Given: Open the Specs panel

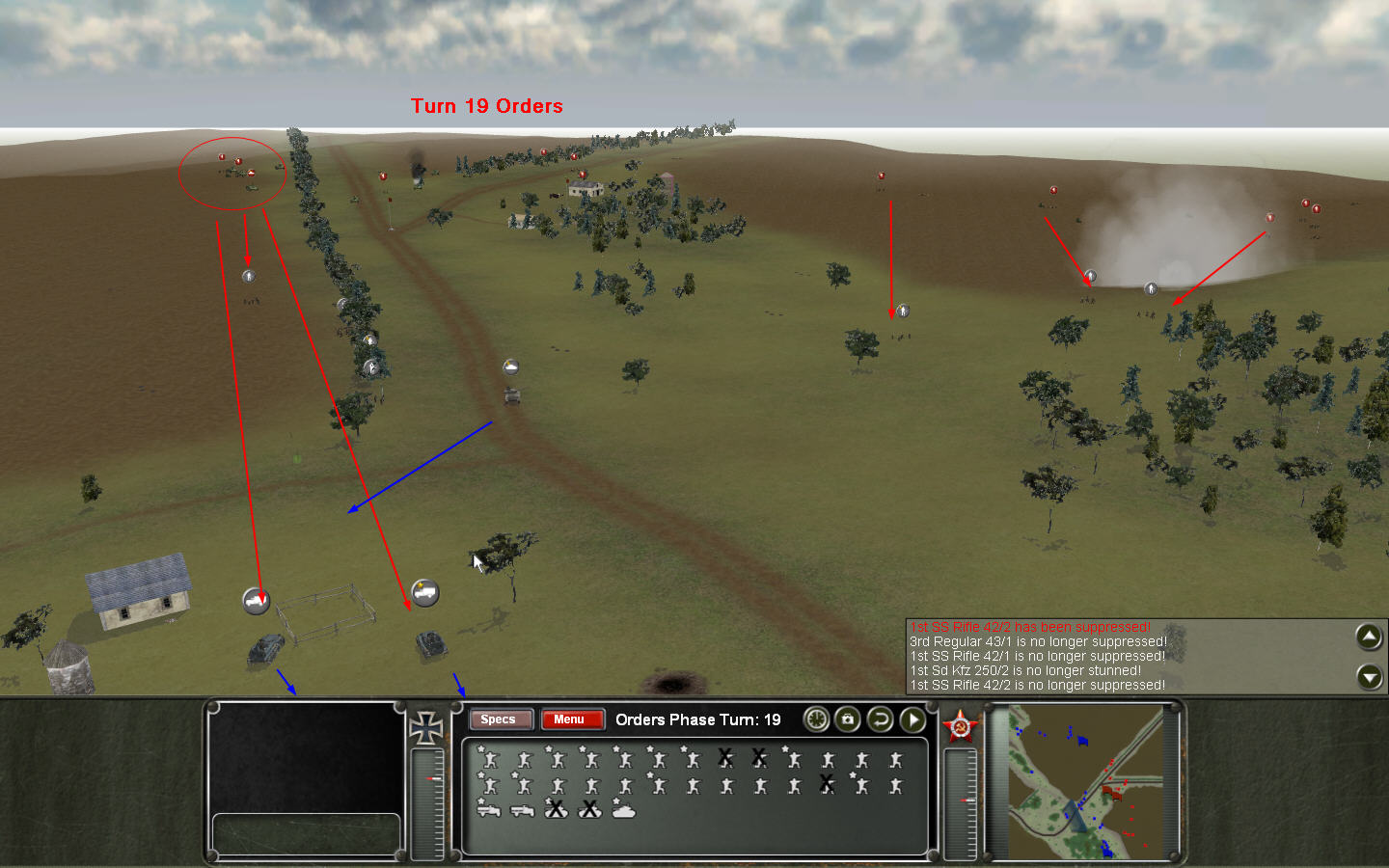Looking at the screenshot, I should click(x=499, y=719).
